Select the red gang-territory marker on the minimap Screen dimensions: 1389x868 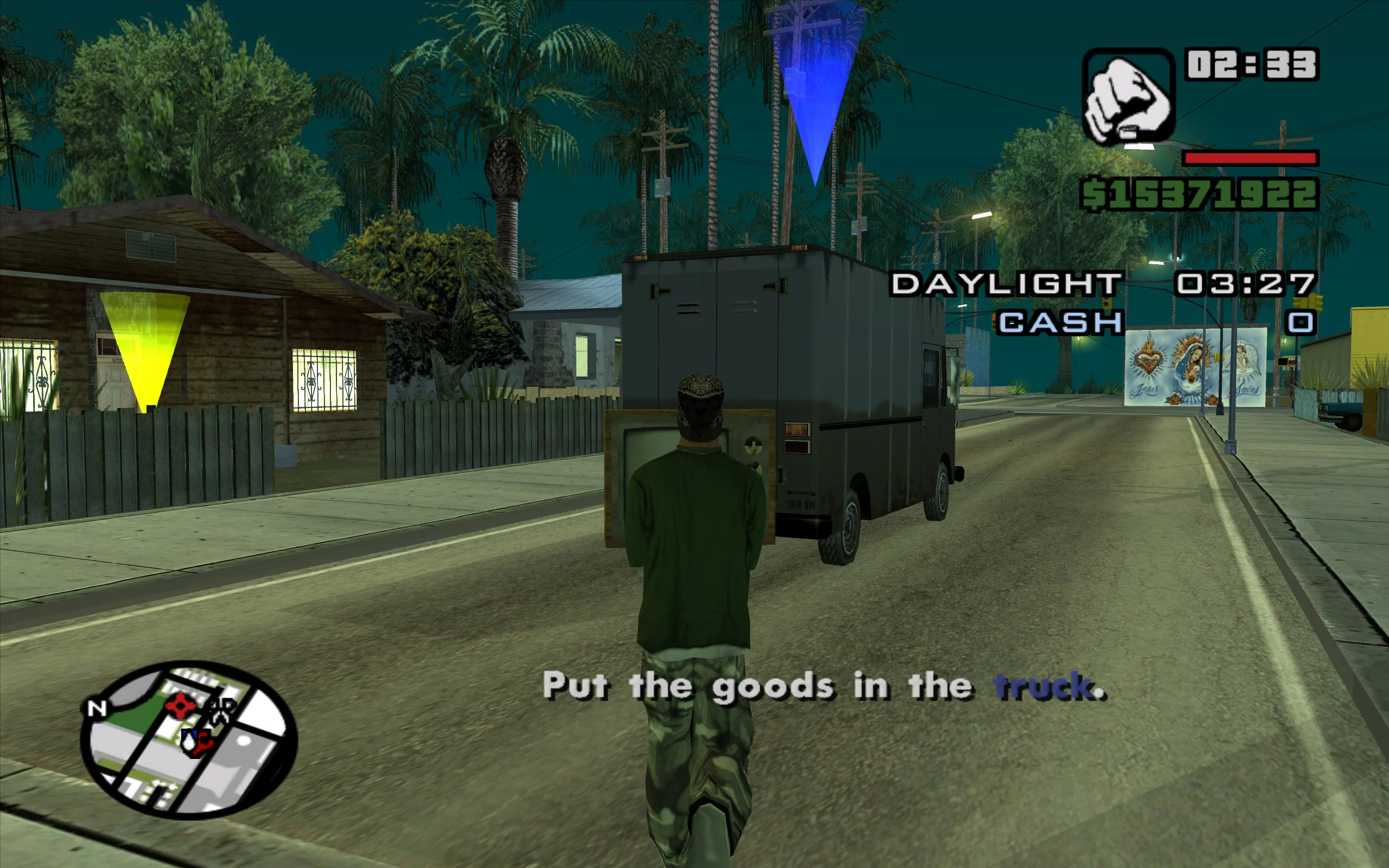(x=180, y=707)
